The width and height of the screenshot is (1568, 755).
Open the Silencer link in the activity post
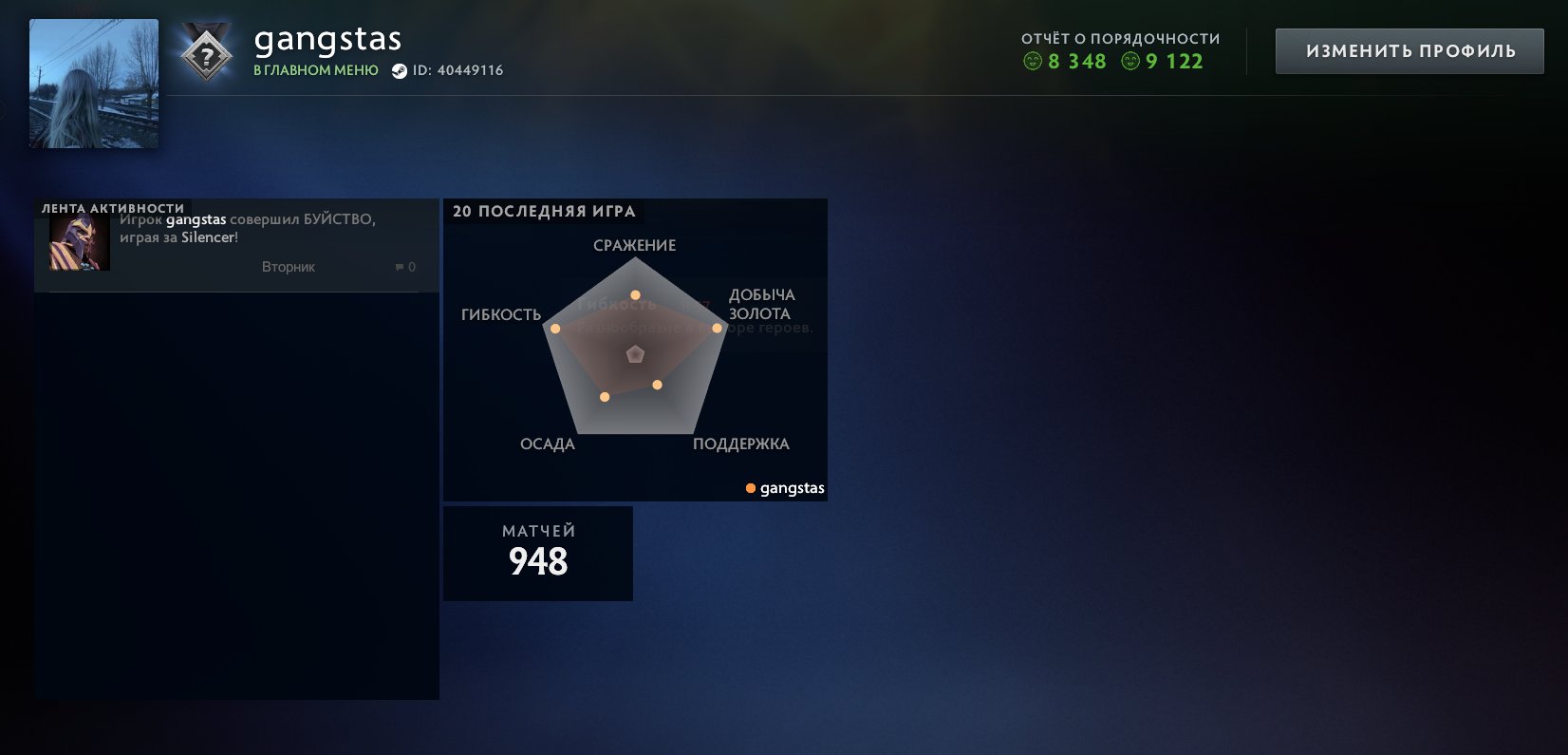pyautogui.click(x=211, y=237)
